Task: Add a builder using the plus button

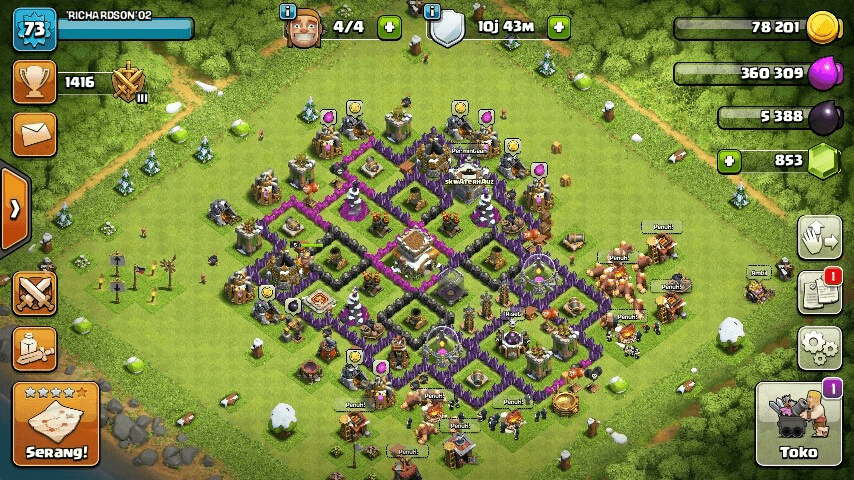Action: tap(389, 27)
